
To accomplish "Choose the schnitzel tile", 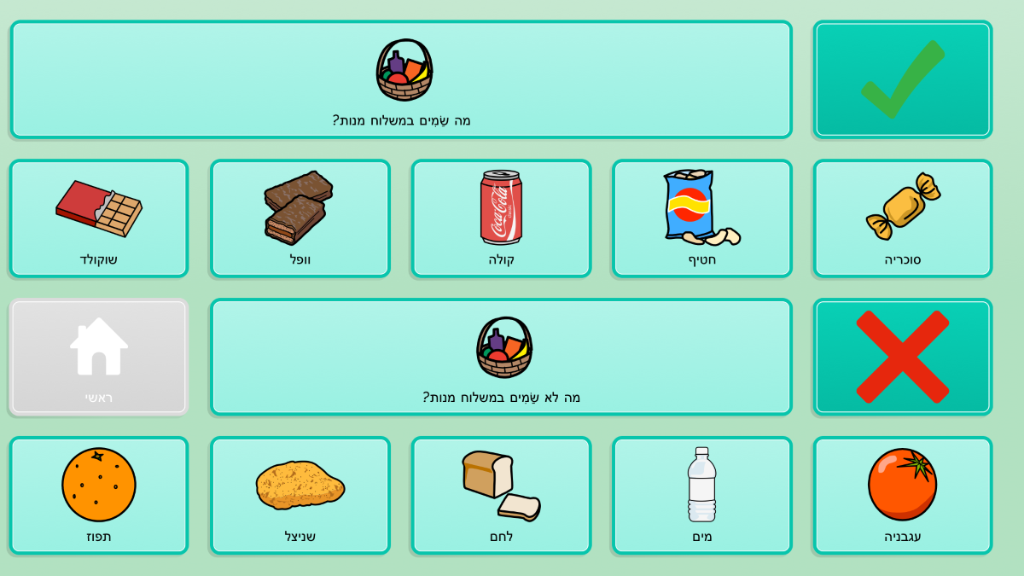I will pyautogui.click(x=300, y=495).
